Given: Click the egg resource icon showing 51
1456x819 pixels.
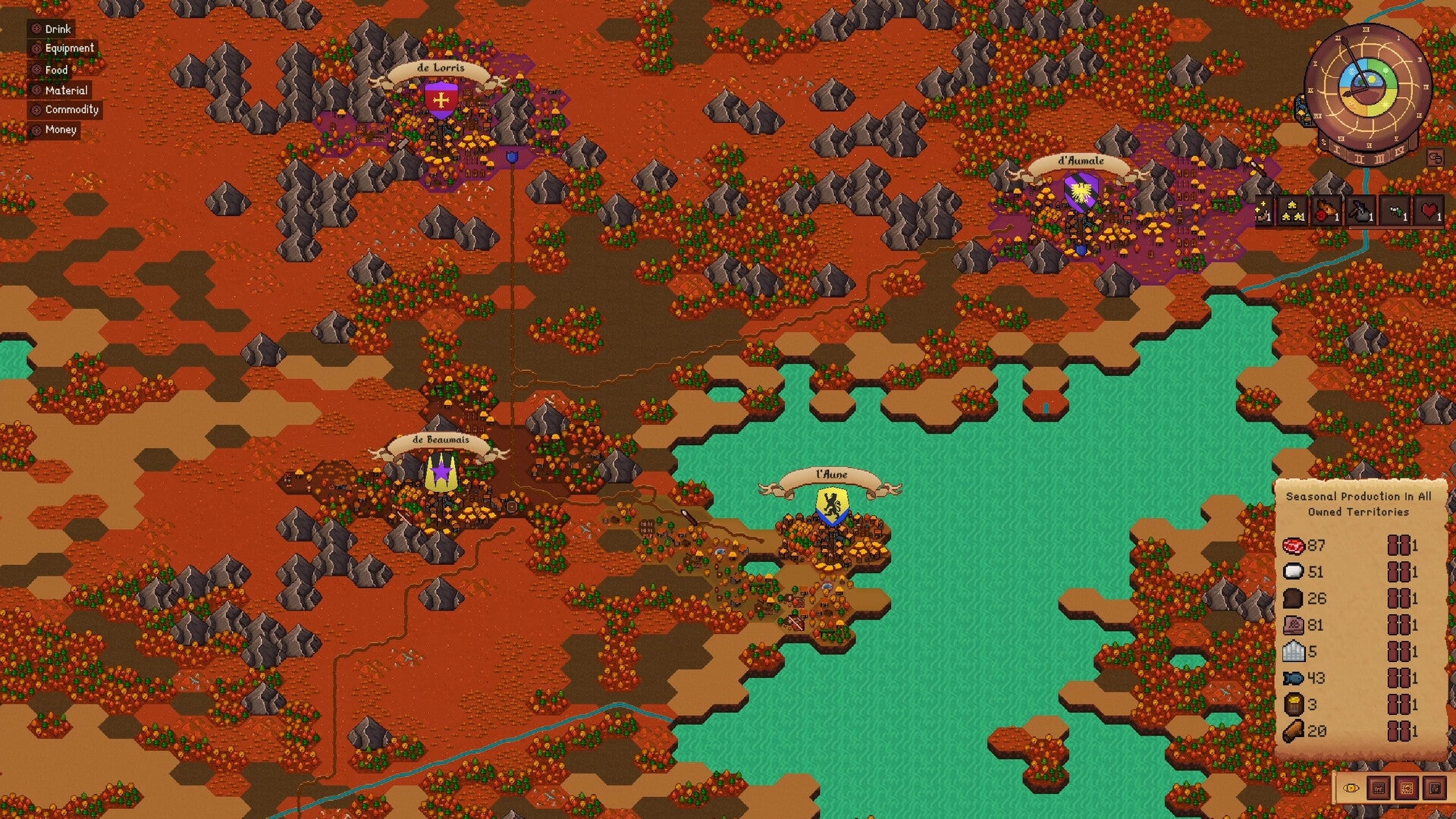Looking at the screenshot, I should pyautogui.click(x=1294, y=573).
